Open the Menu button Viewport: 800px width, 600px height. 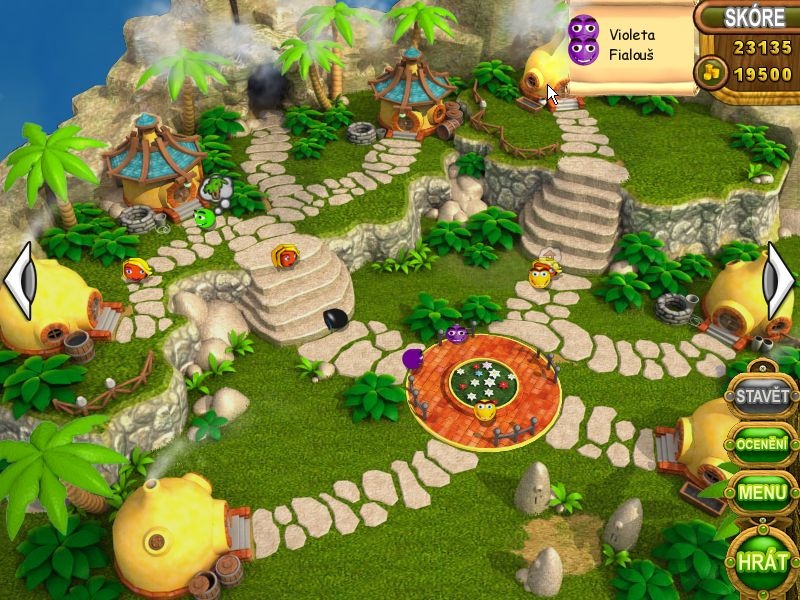coord(762,492)
